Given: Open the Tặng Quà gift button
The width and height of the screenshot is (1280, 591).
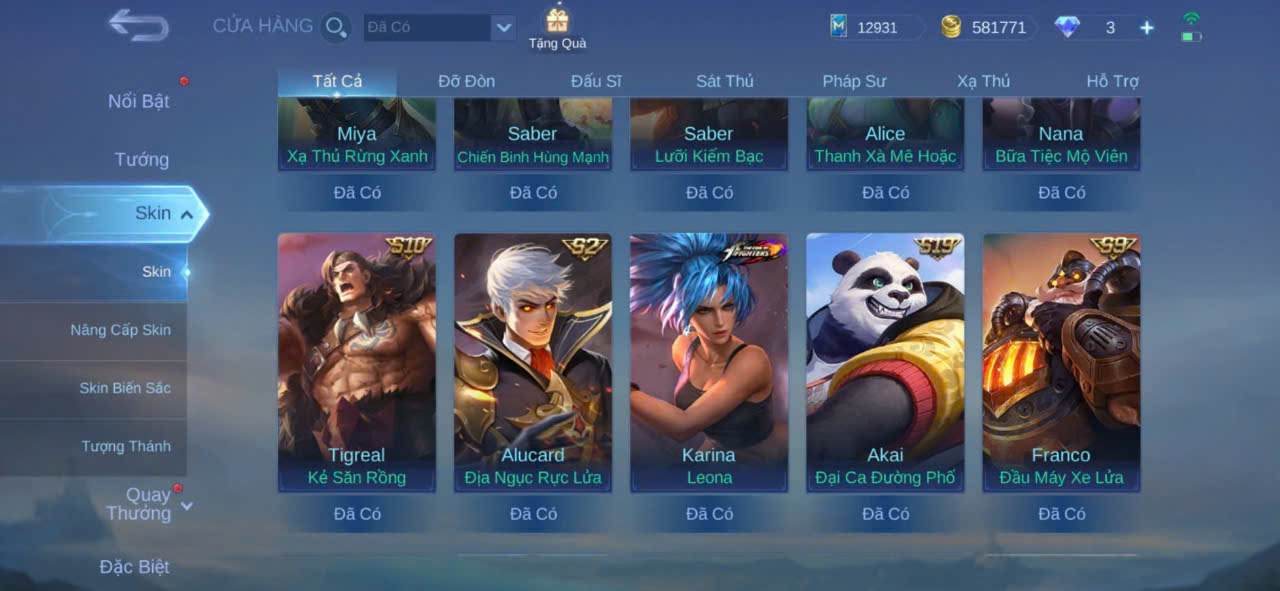Looking at the screenshot, I should tap(557, 28).
